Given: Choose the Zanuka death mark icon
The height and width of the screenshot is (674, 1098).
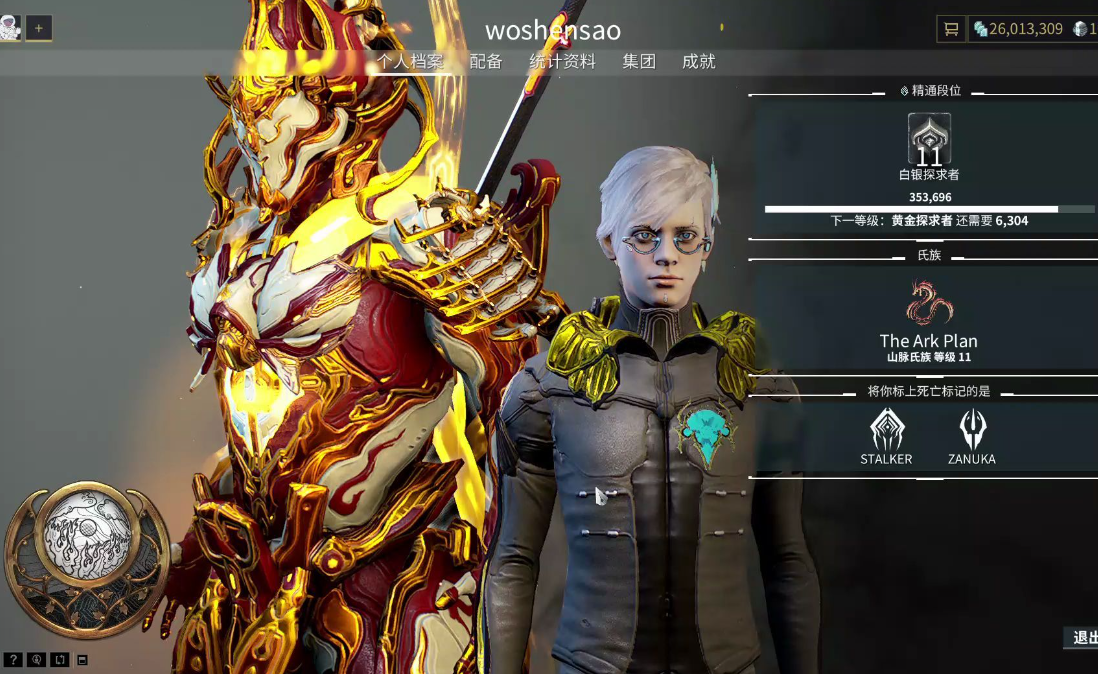Looking at the screenshot, I should [972, 430].
